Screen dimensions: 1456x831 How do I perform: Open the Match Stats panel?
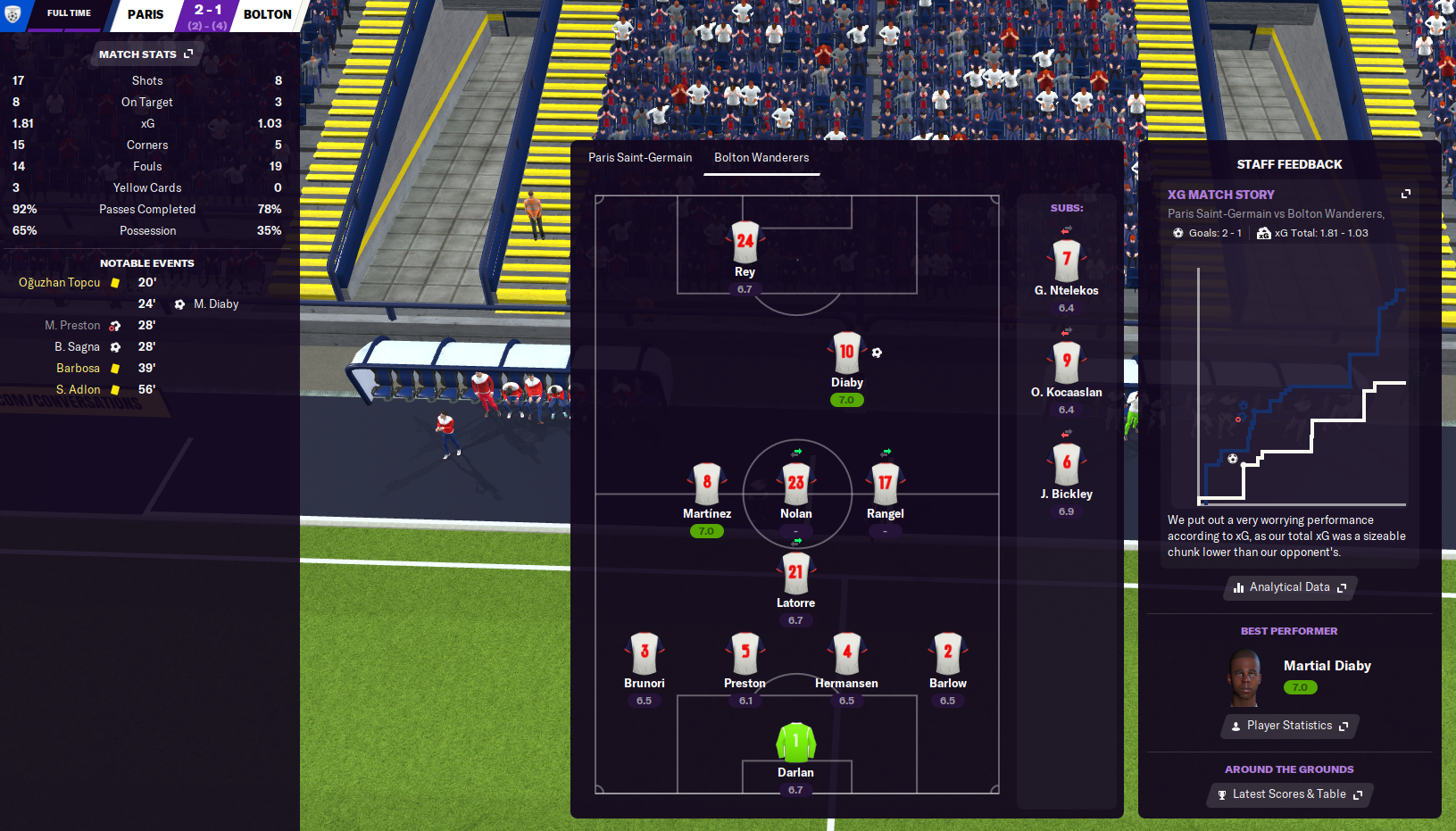[146, 54]
